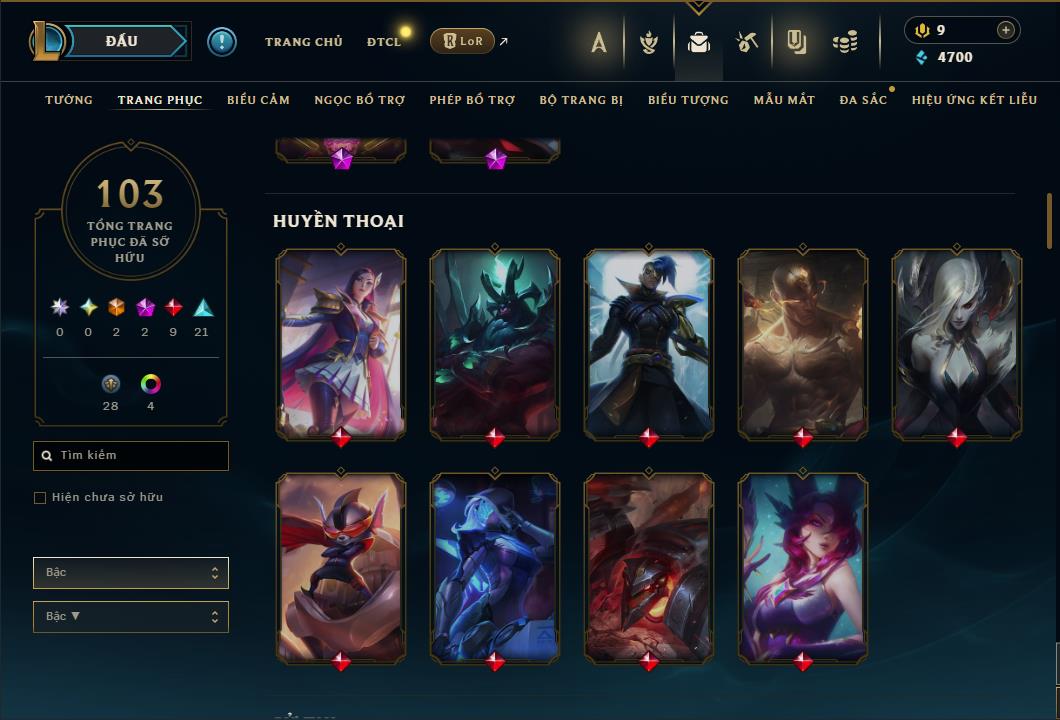The height and width of the screenshot is (720, 1060).
Task: Click the plus button beside the currency count
Action: tap(1005, 30)
